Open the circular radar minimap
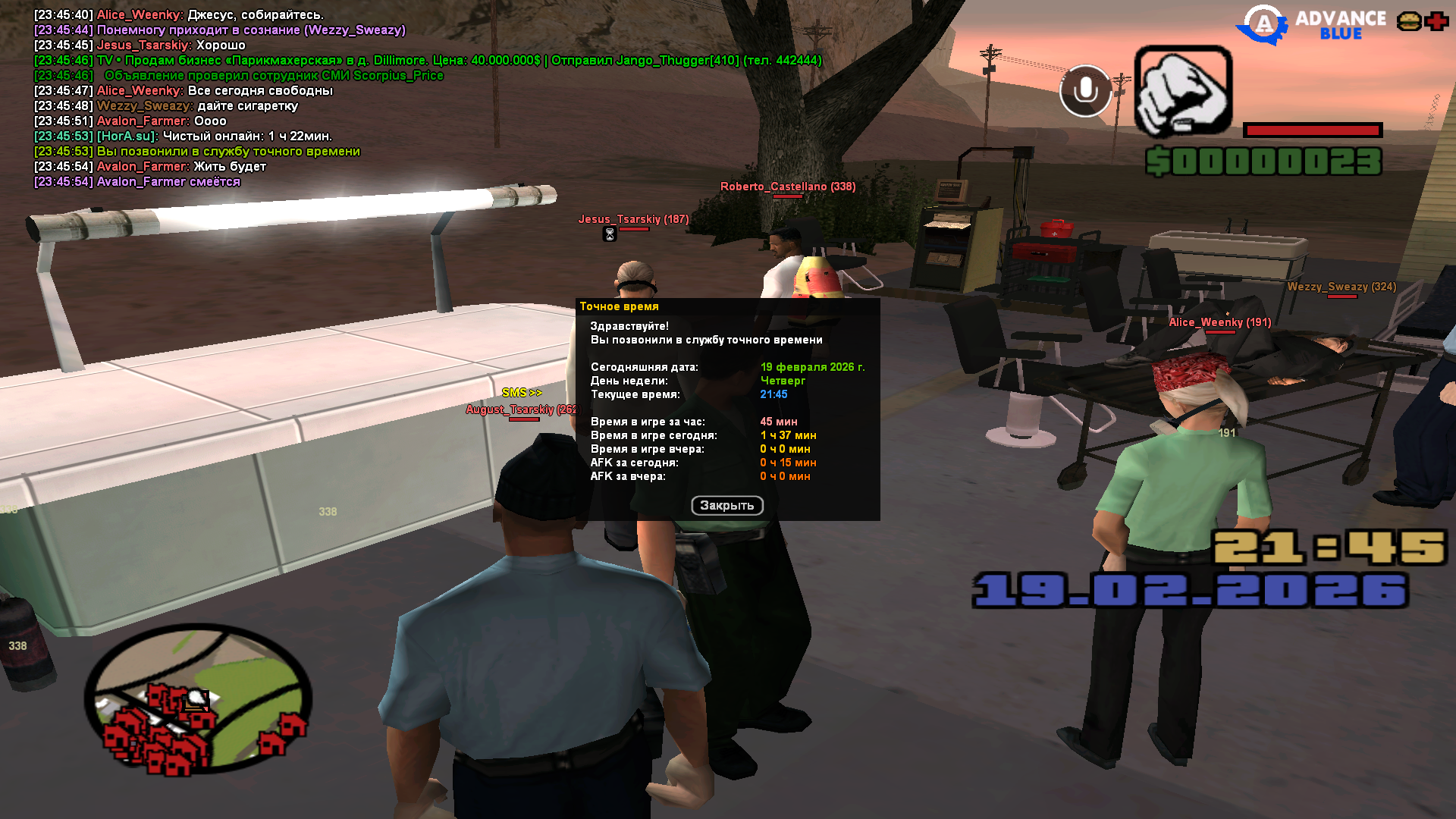 click(198, 699)
